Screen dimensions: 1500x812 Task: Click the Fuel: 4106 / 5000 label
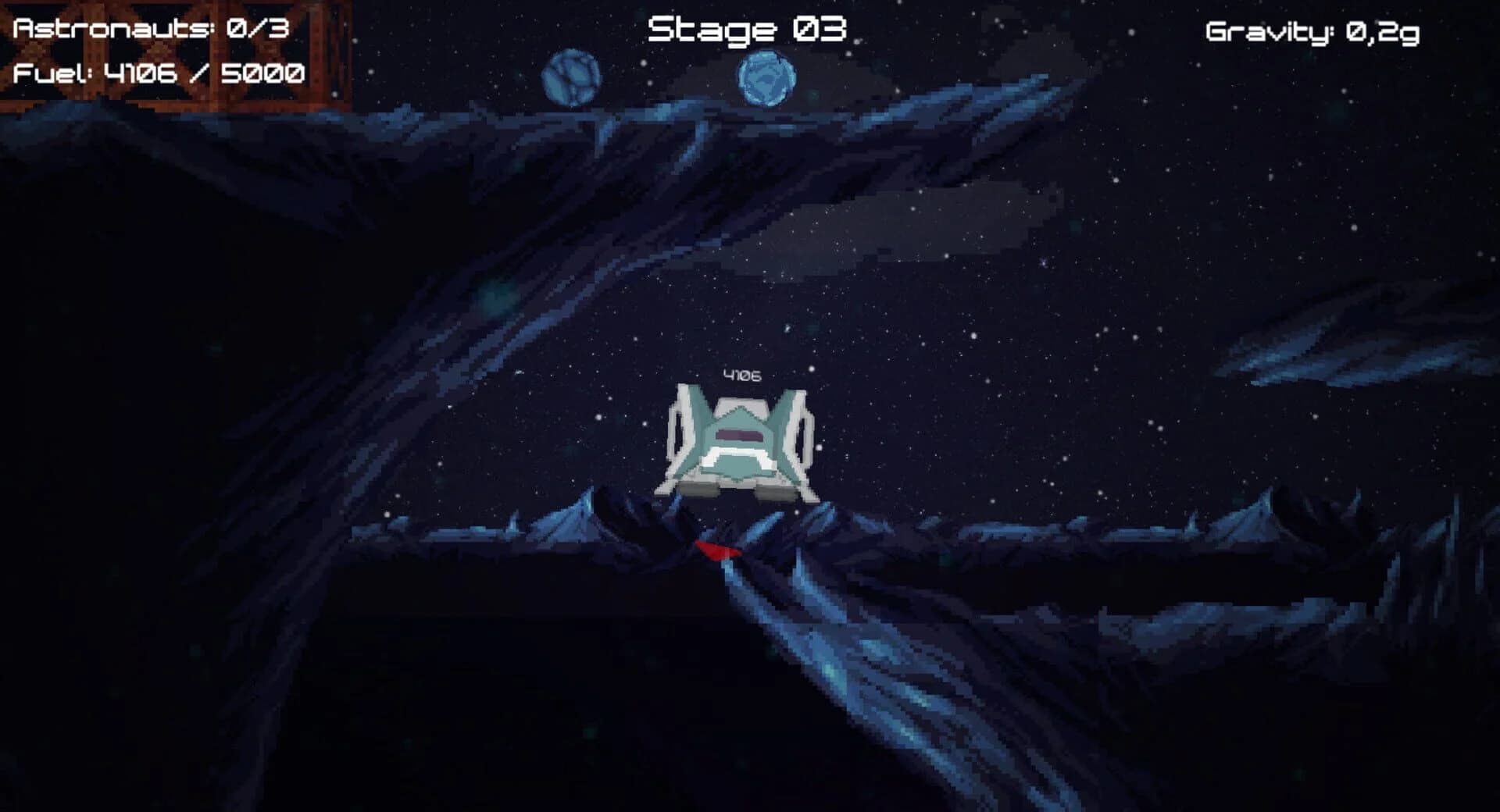160,76
